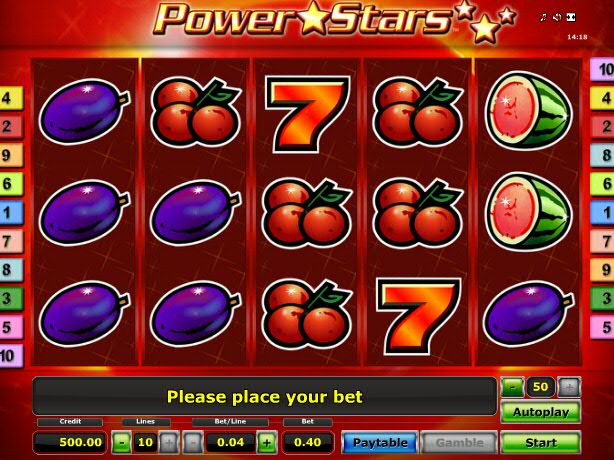Image resolution: width=614 pixels, height=460 pixels.
Task: Start the spin with the Start button
Action: coord(540,442)
